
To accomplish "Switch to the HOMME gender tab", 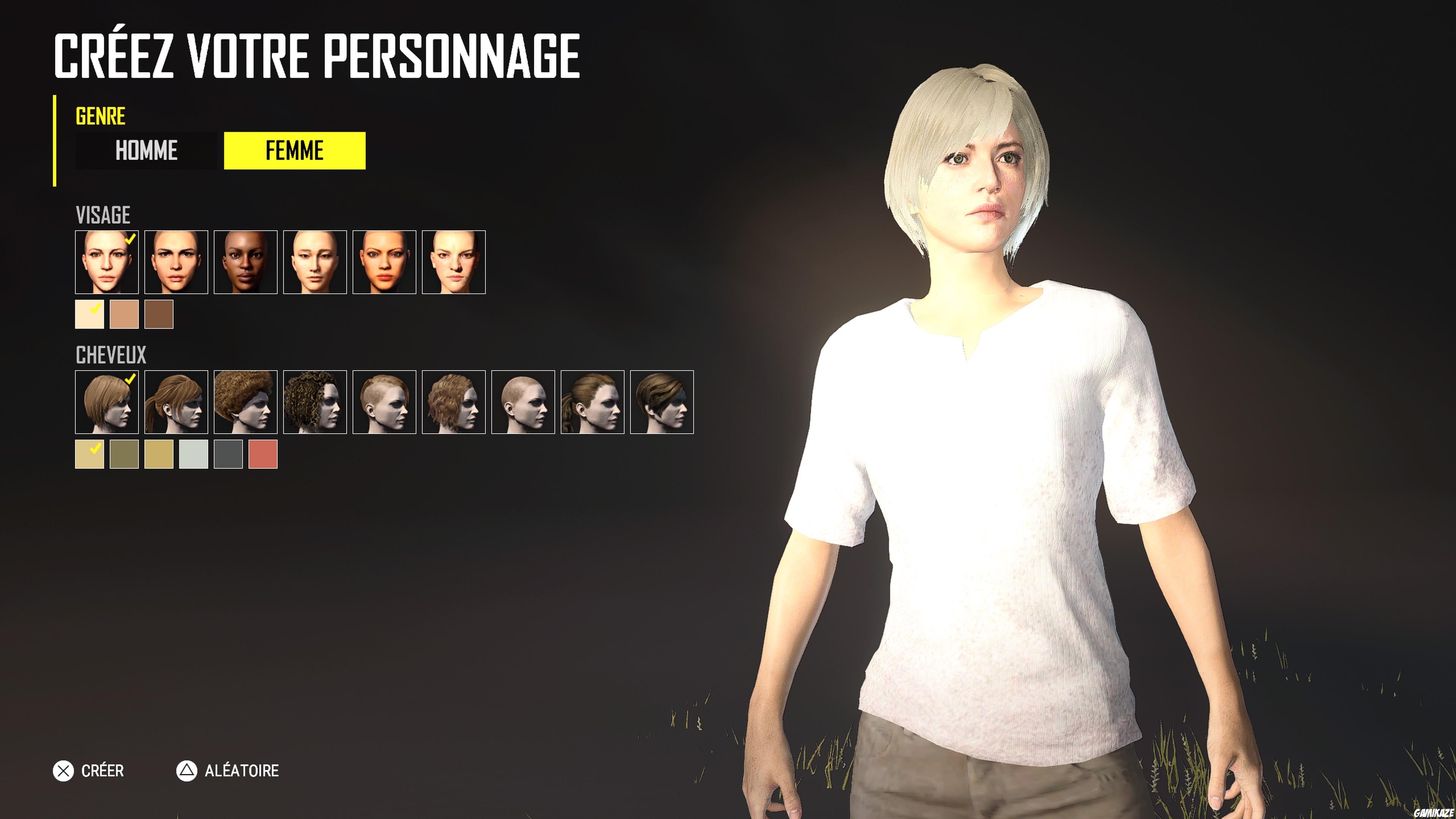I will pos(146,151).
